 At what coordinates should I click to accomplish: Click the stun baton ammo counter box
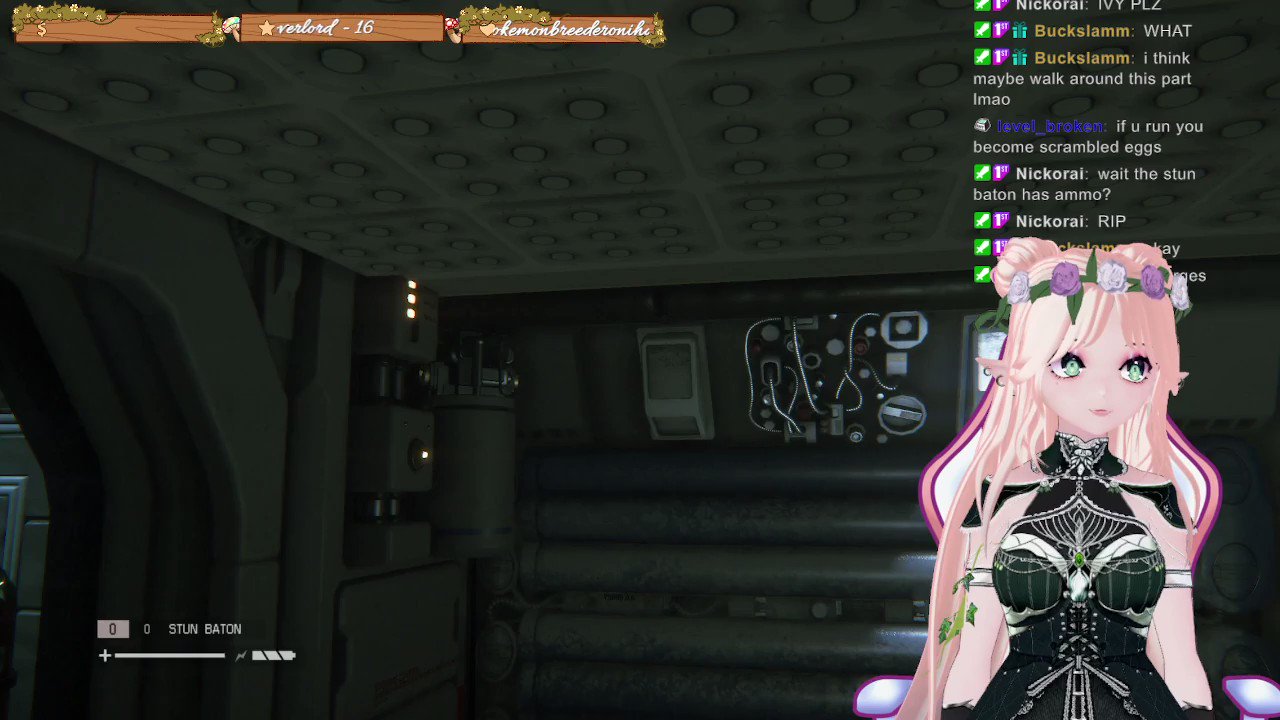pyautogui.click(x=113, y=629)
